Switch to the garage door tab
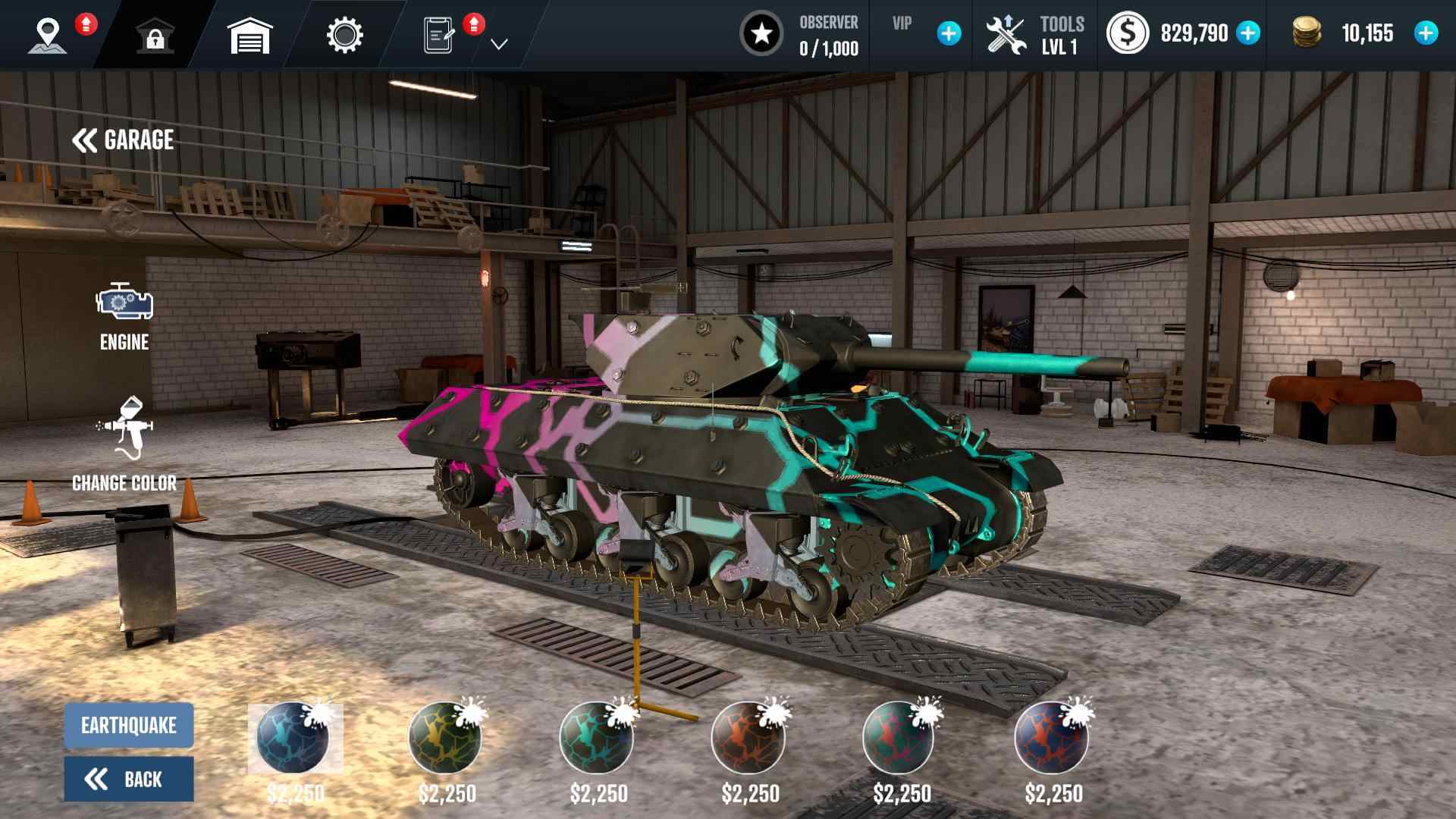Image resolution: width=1456 pixels, height=819 pixels. pos(249,35)
